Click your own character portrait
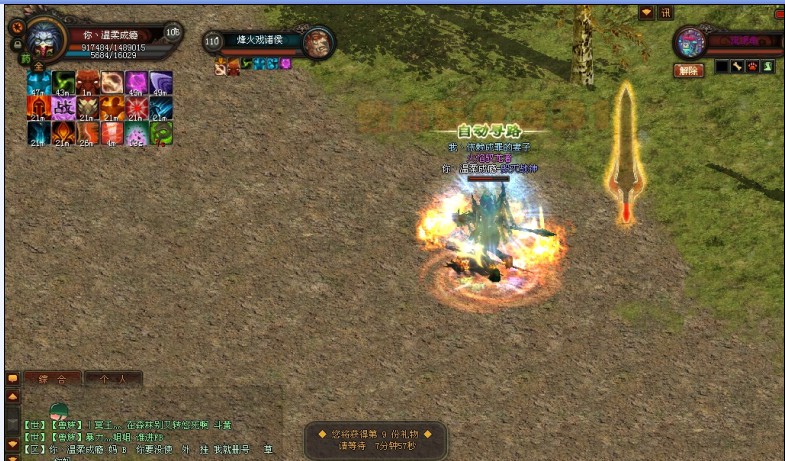The width and height of the screenshot is (785, 461). pyautogui.click(x=42, y=39)
